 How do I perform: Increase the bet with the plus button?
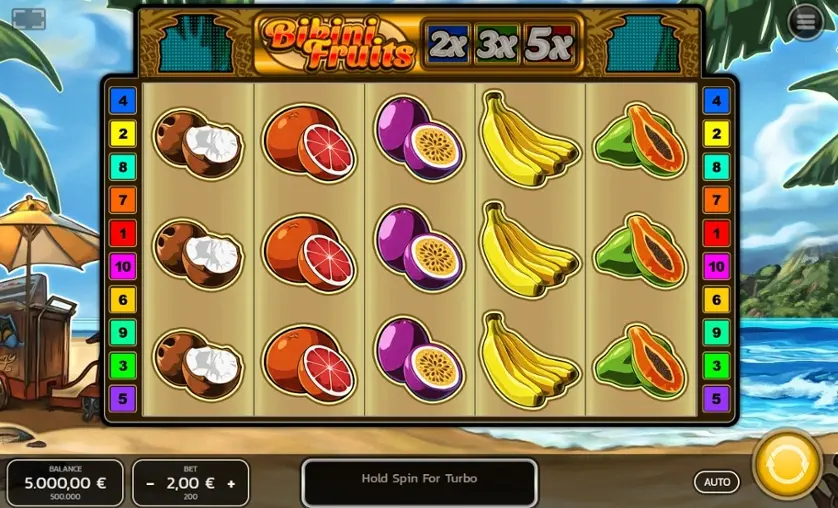231,483
